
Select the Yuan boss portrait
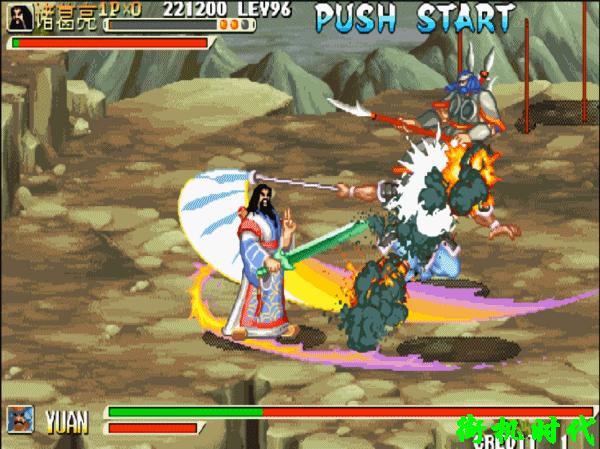(x=21, y=419)
